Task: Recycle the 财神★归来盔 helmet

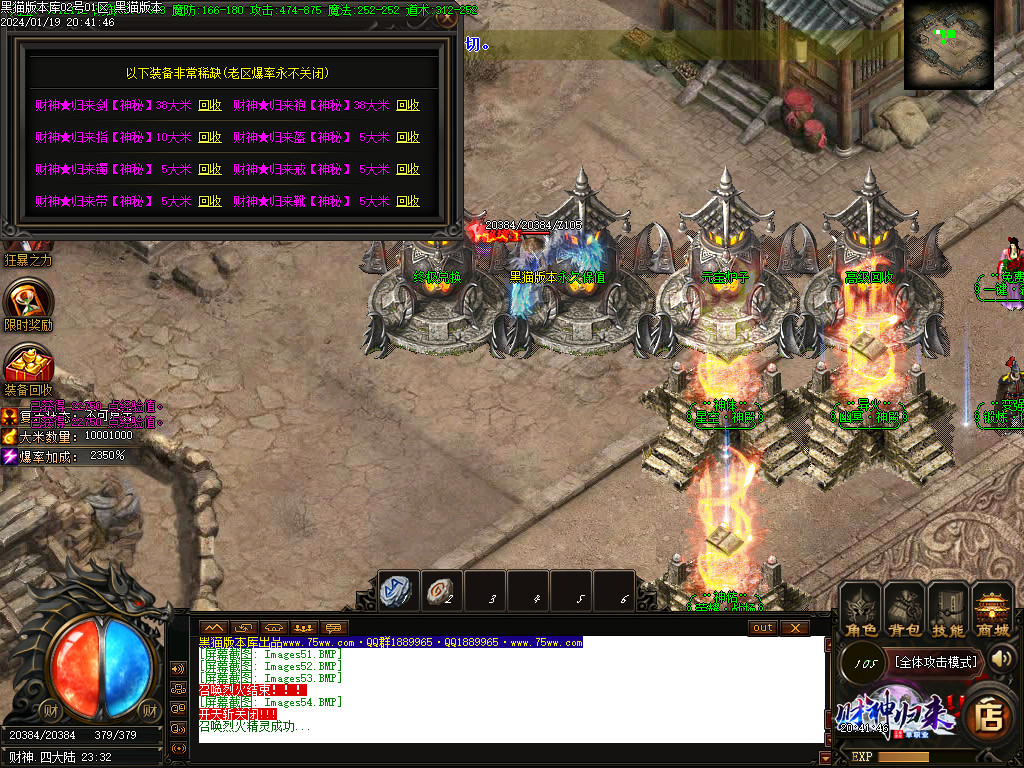Action: (x=408, y=137)
